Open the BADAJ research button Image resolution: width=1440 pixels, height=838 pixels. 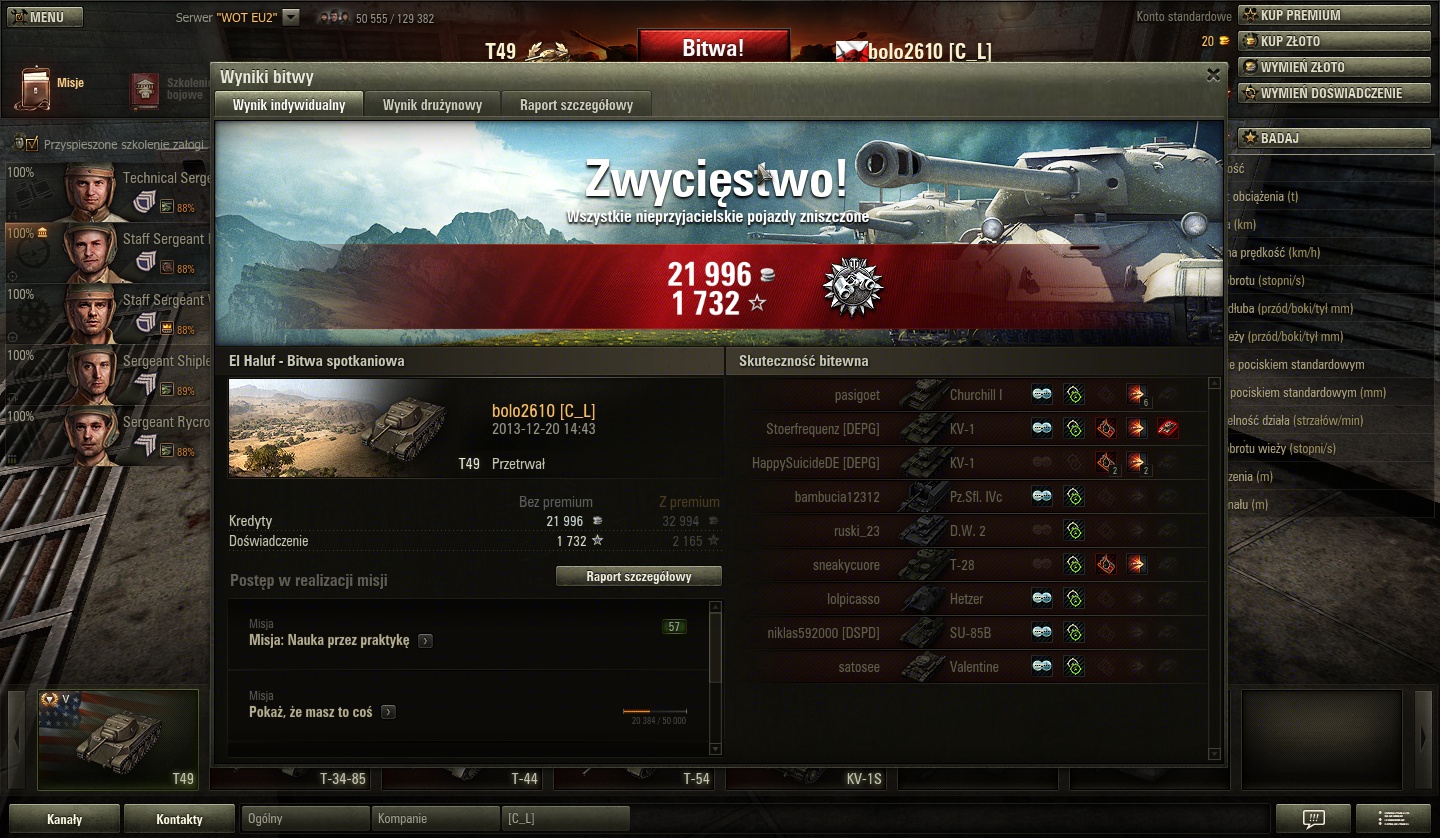tap(1334, 138)
